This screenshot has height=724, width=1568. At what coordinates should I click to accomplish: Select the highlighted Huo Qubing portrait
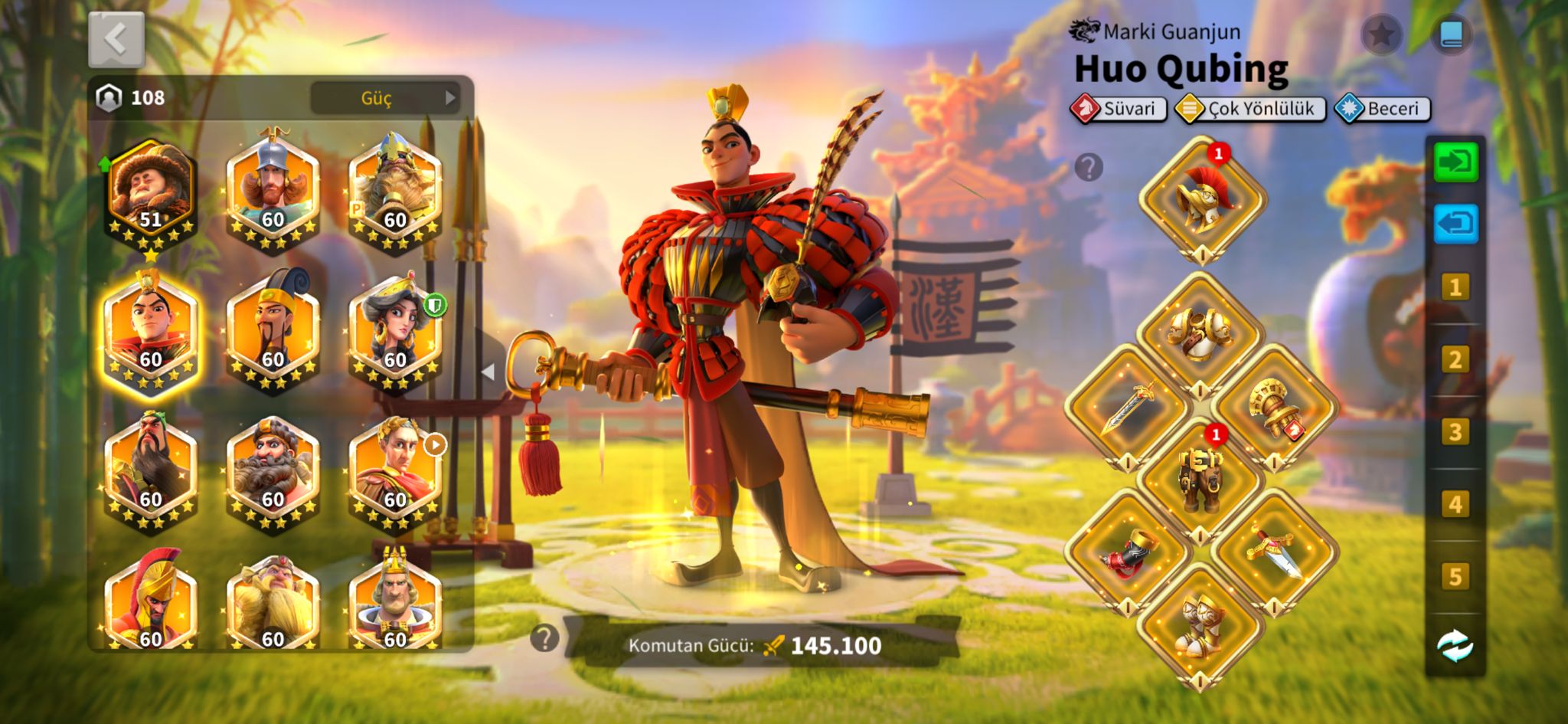151,333
